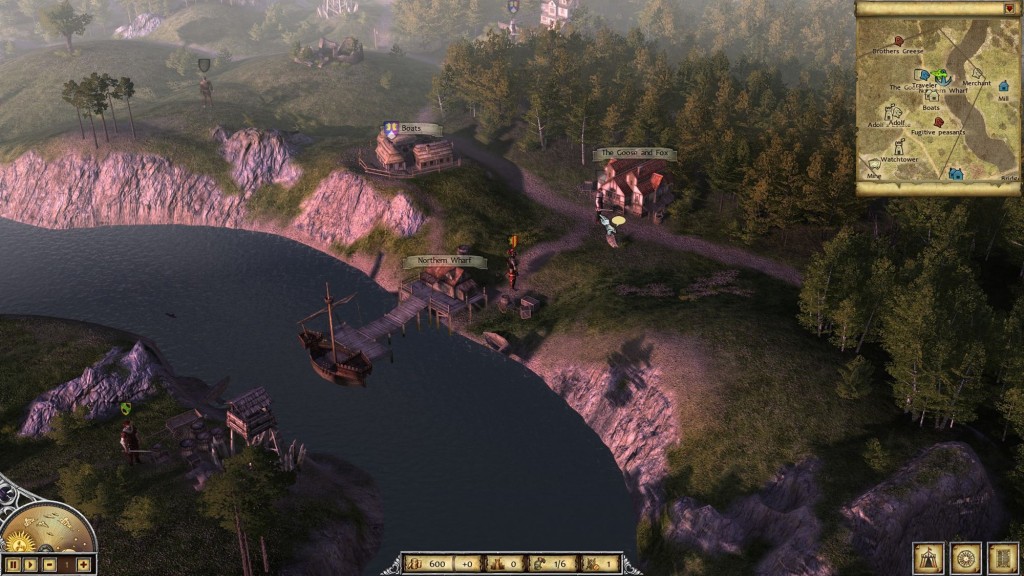Pause the game with the pause button
This screenshot has height=576, width=1024.
[11, 565]
